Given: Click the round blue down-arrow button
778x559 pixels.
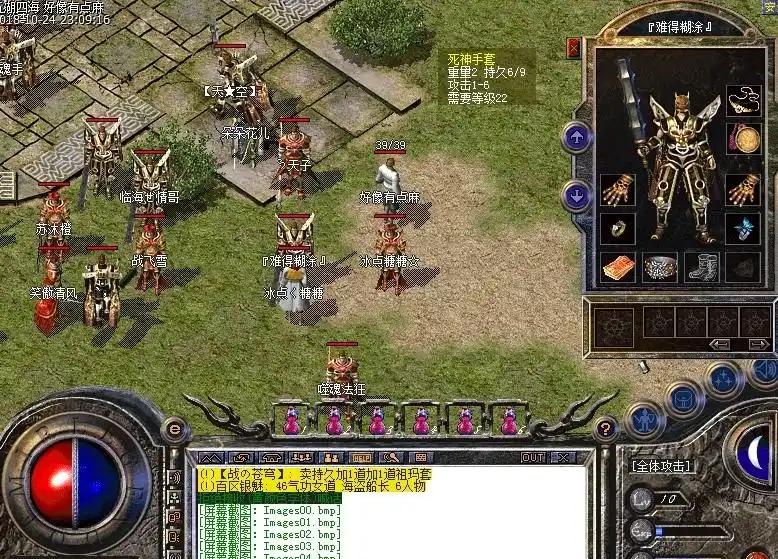Looking at the screenshot, I should click(x=577, y=194).
